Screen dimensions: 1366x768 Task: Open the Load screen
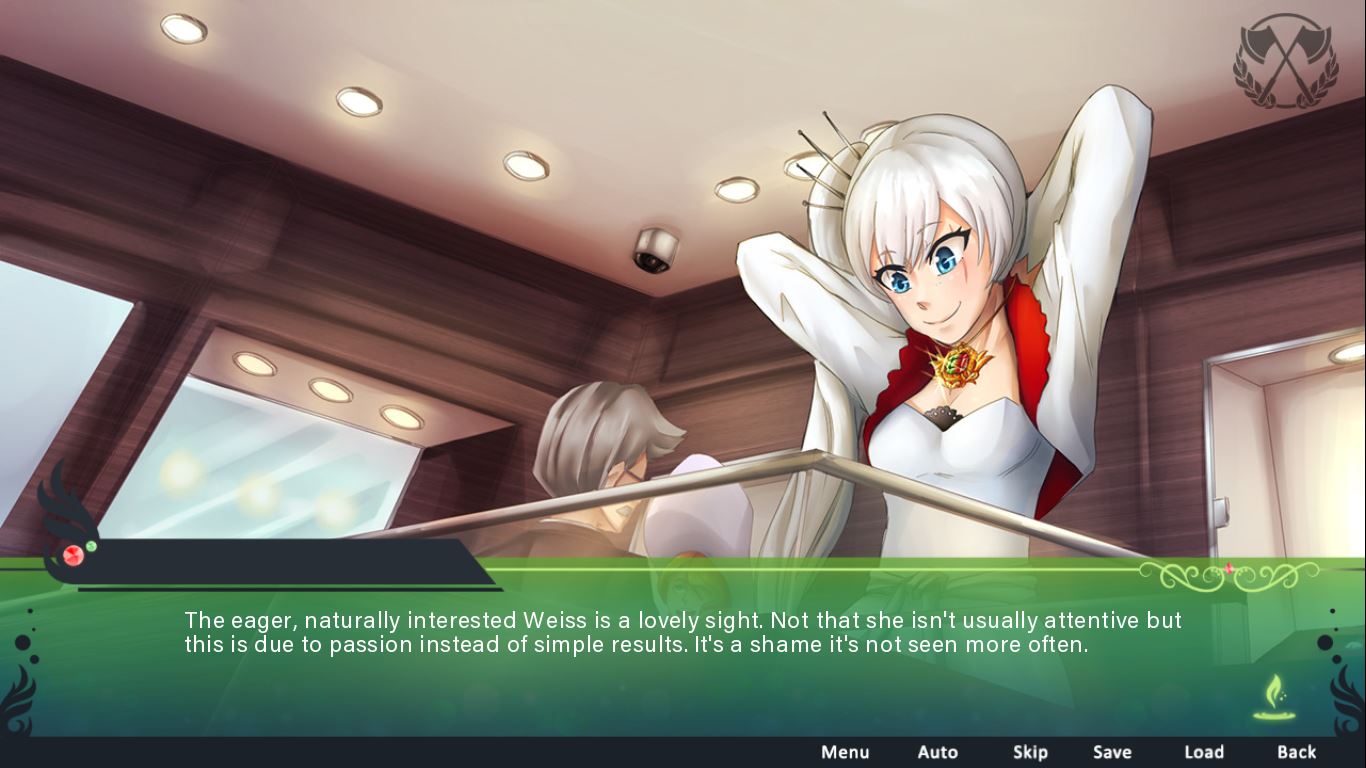[x=1204, y=752]
